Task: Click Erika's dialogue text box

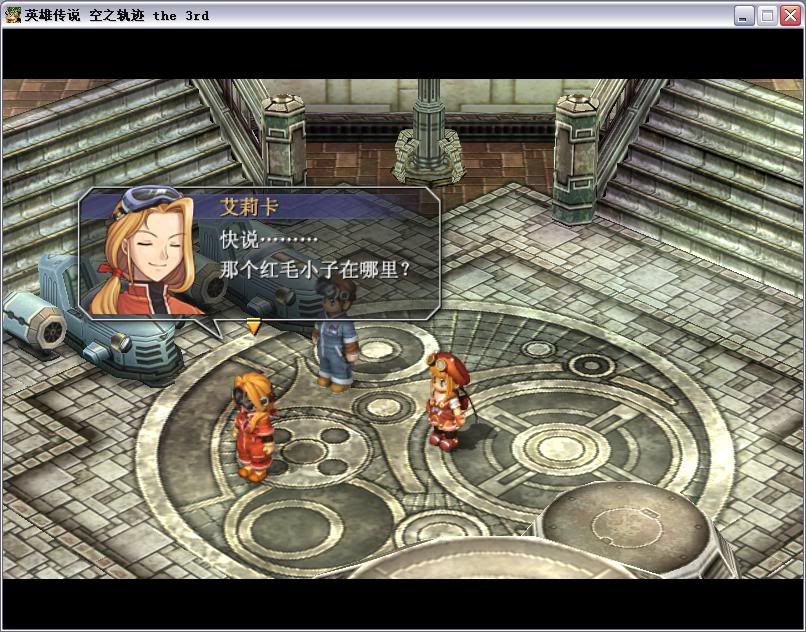Action: pyautogui.click(x=320, y=256)
